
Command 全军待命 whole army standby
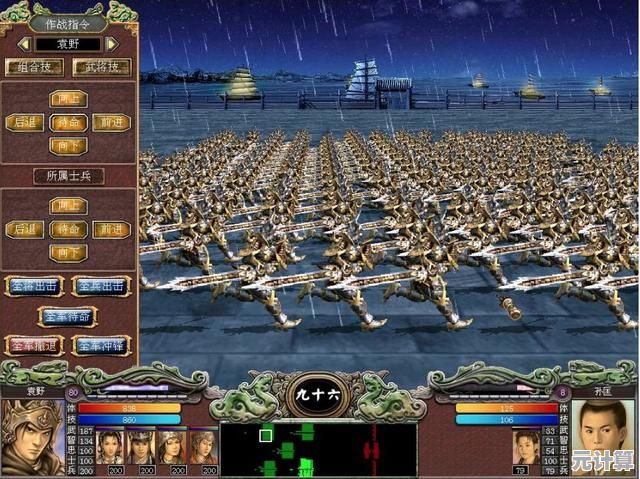[x=68, y=315]
